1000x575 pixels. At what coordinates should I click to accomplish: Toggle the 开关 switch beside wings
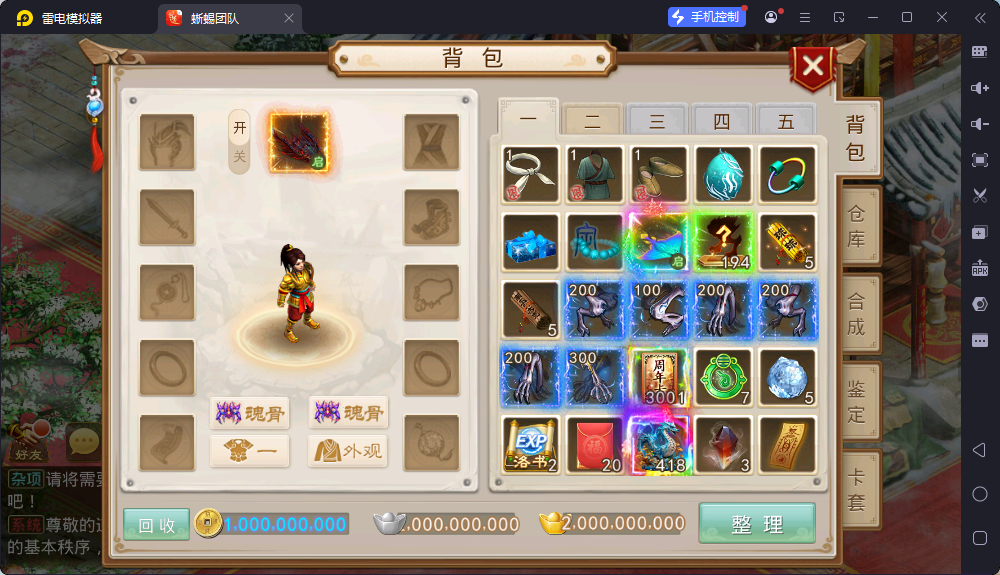point(239,142)
